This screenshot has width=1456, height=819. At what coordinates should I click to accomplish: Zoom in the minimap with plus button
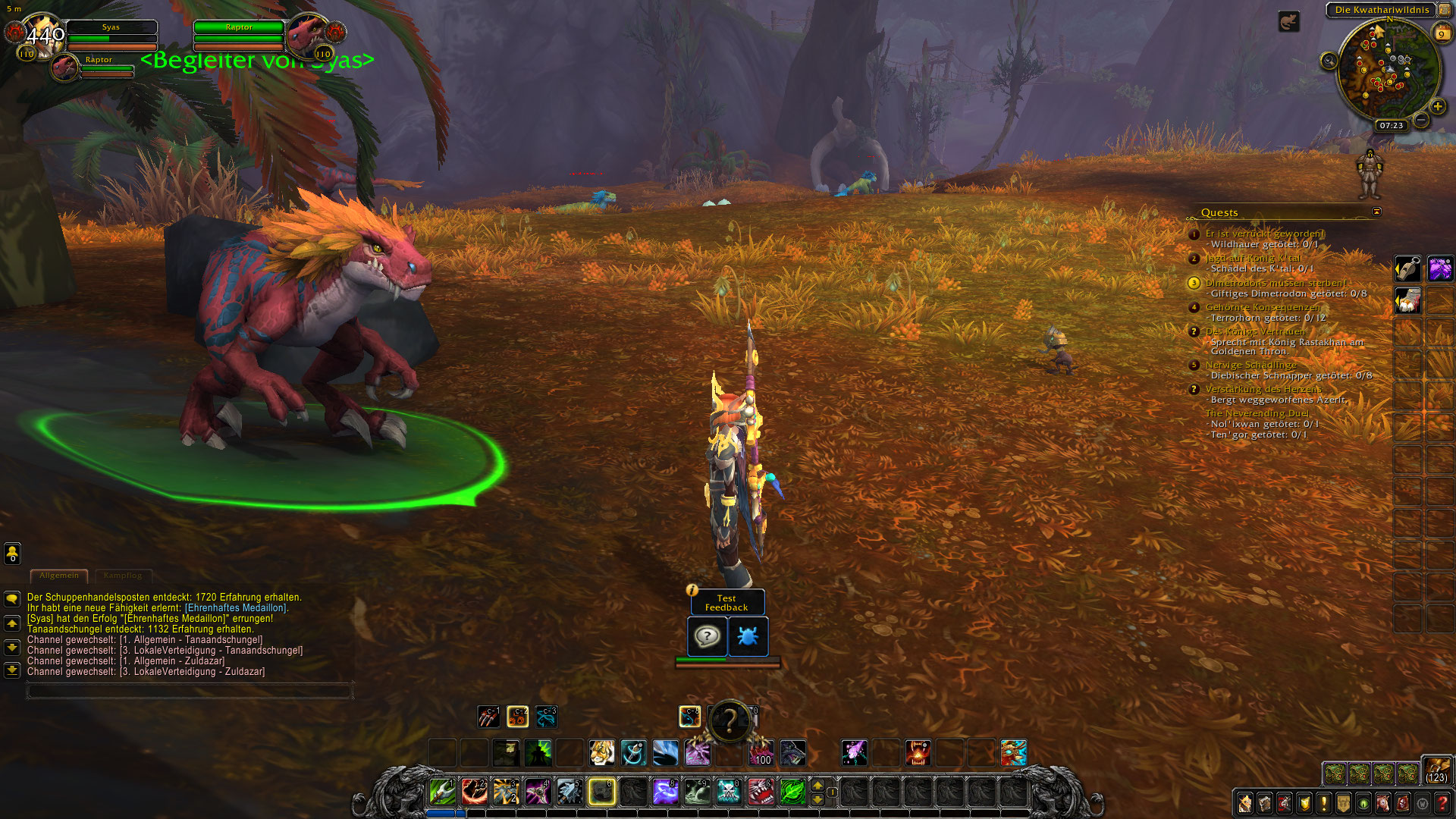pos(1437,107)
